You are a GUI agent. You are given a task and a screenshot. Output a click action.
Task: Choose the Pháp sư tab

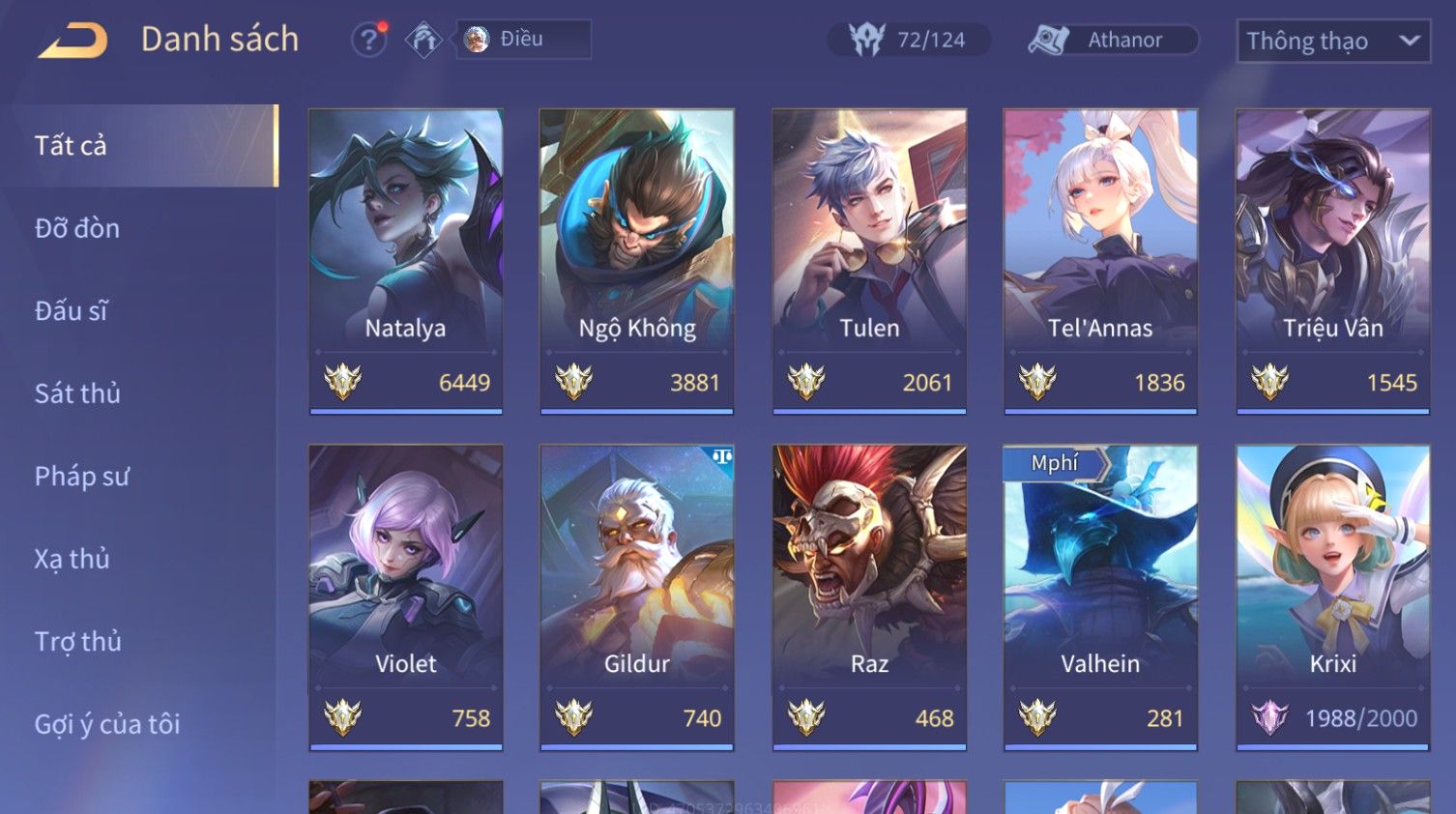click(x=81, y=477)
